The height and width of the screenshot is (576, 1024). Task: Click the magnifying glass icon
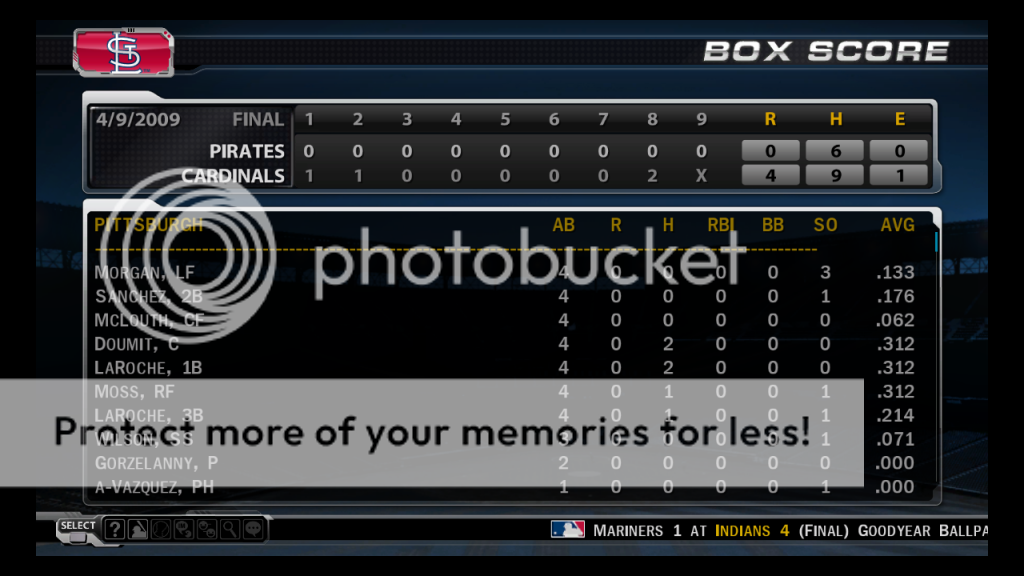[x=230, y=529]
